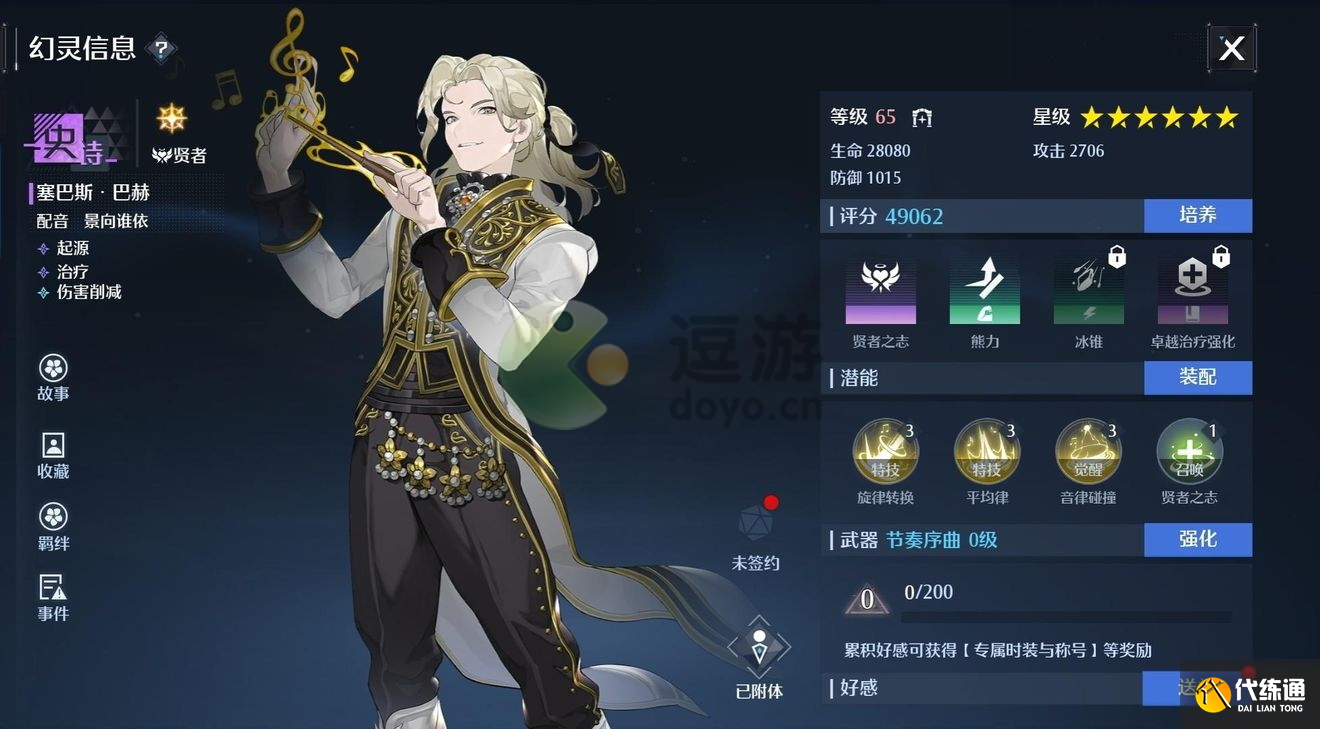The width and height of the screenshot is (1320, 729).
Task: Open the 幻灵信息 help tooltip
Action: pos(160,47)
